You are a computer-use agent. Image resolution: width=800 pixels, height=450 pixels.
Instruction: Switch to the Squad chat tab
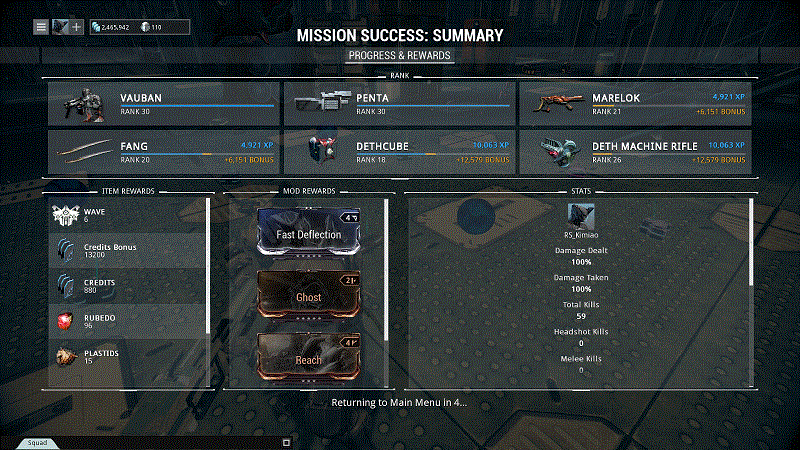click(x=37, y=442)
